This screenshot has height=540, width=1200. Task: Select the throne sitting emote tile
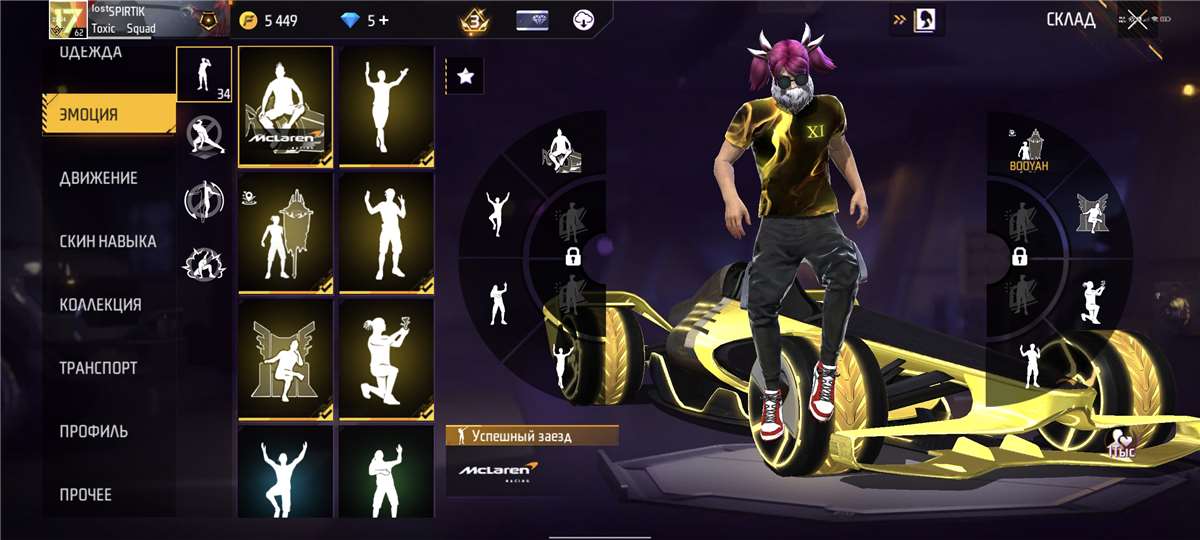286,357
